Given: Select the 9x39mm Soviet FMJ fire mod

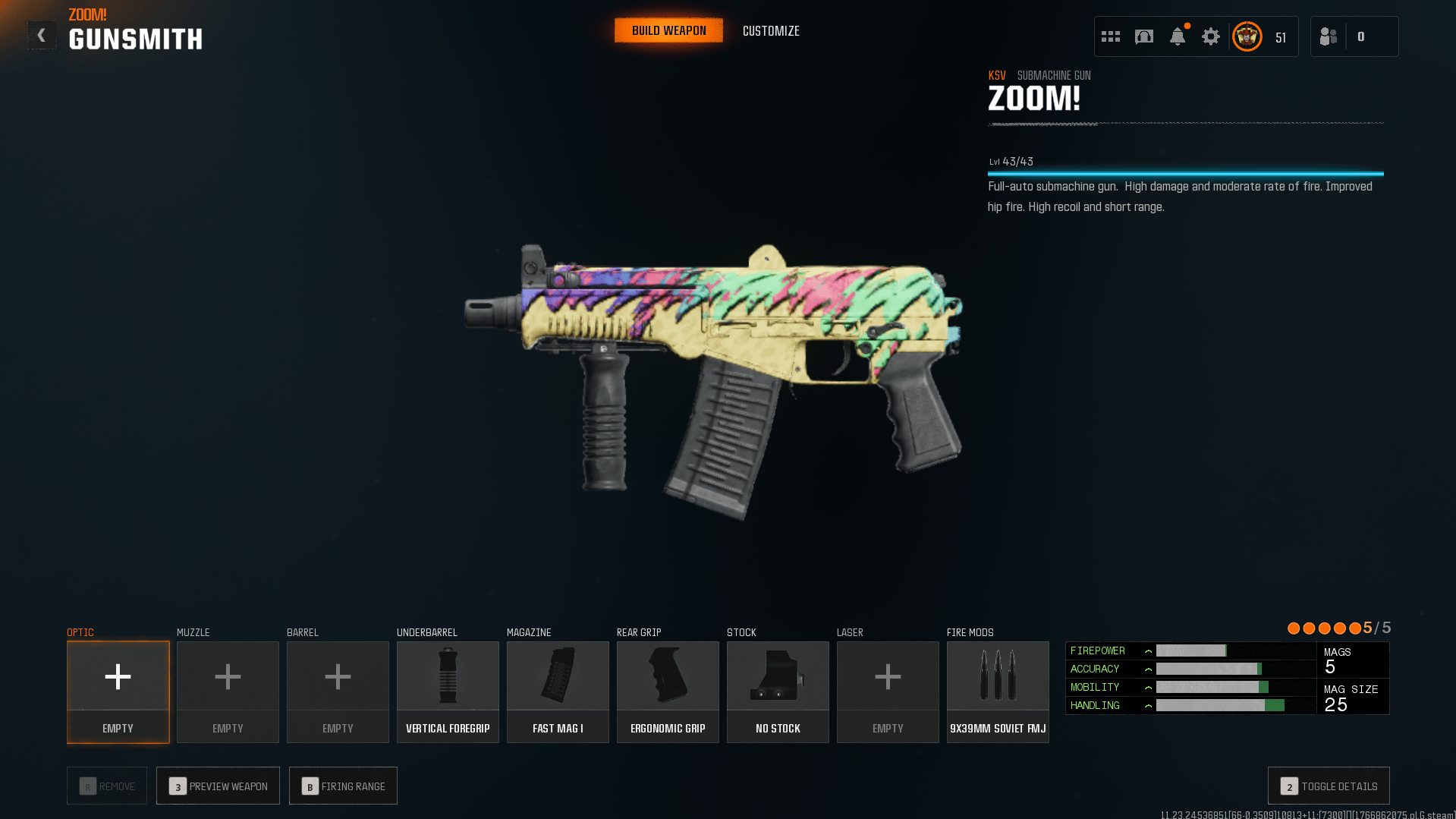Looking at the screenshot, I should pos(998,691).
